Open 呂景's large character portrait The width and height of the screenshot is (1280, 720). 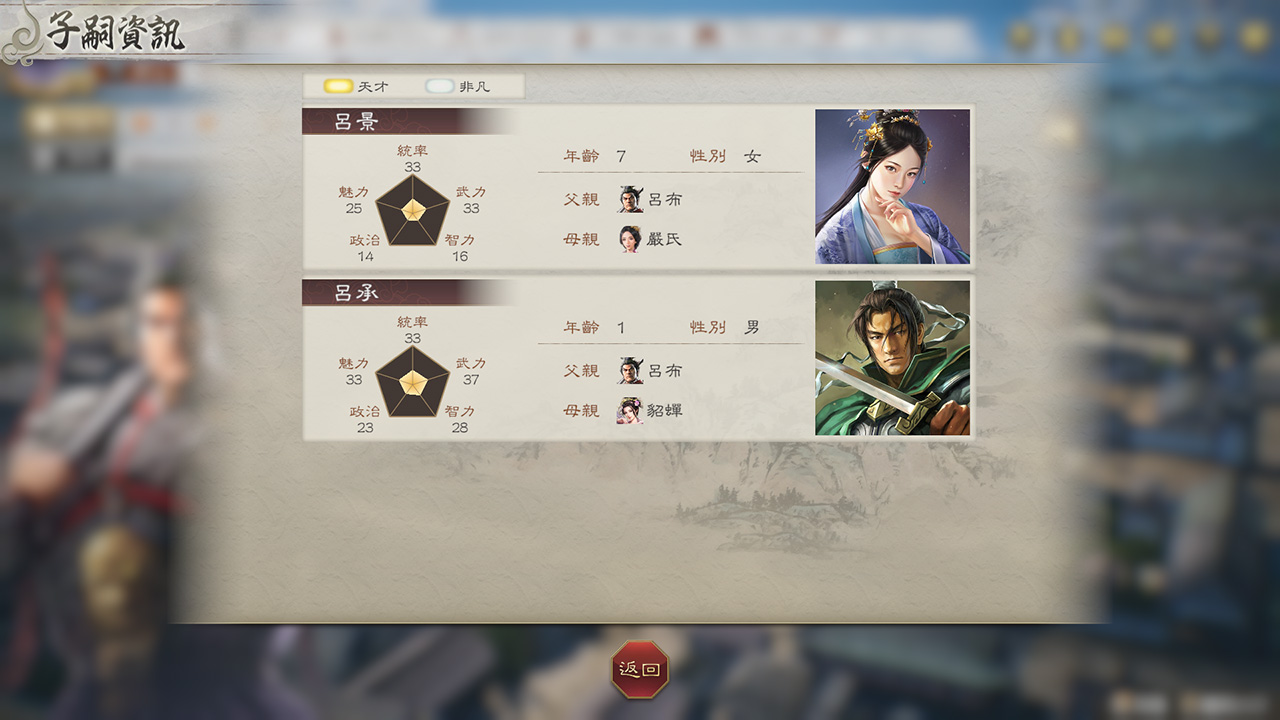[893, 186]
